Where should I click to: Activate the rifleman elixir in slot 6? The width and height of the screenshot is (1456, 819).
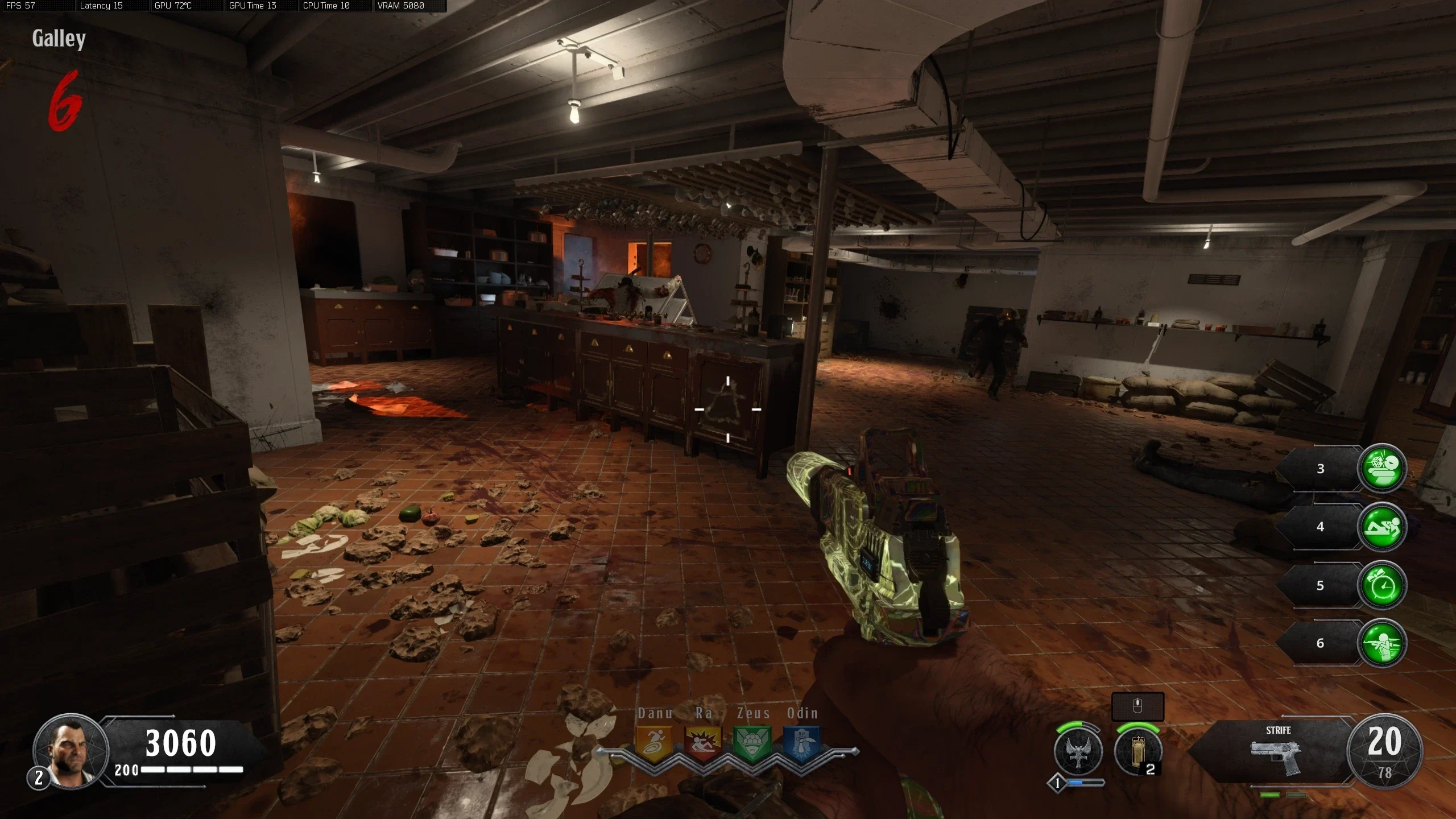tap(1381, 643)
